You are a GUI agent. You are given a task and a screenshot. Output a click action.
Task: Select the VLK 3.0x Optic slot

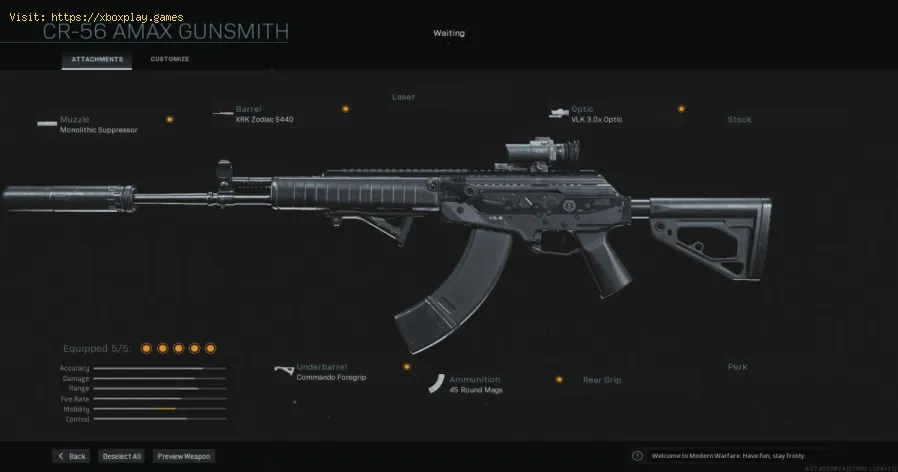pyautogui.click(x=596, y=114)
